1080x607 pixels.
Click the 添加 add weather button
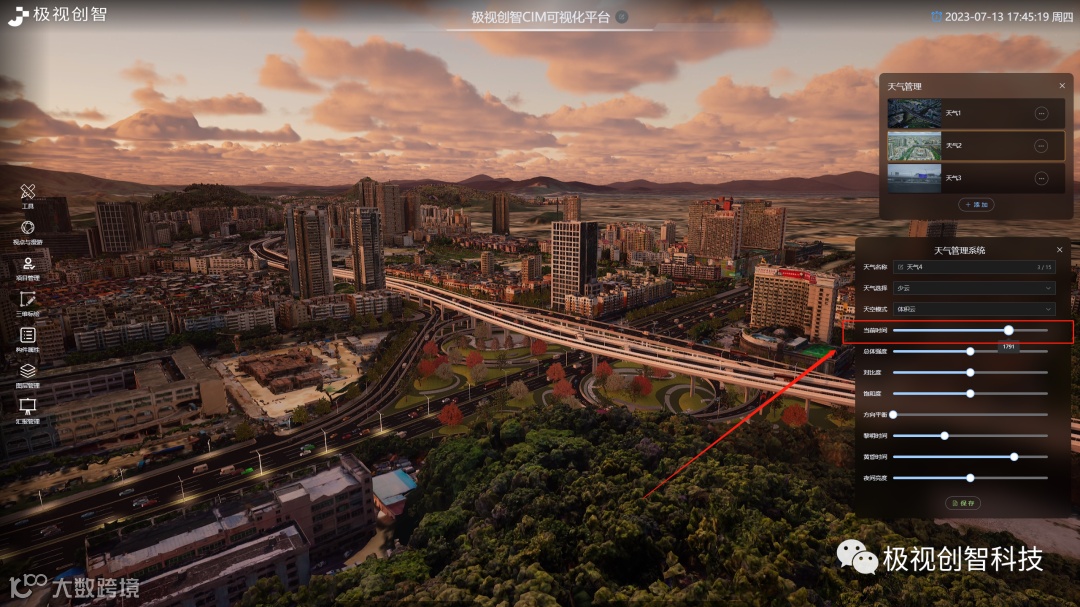[975, 205]
